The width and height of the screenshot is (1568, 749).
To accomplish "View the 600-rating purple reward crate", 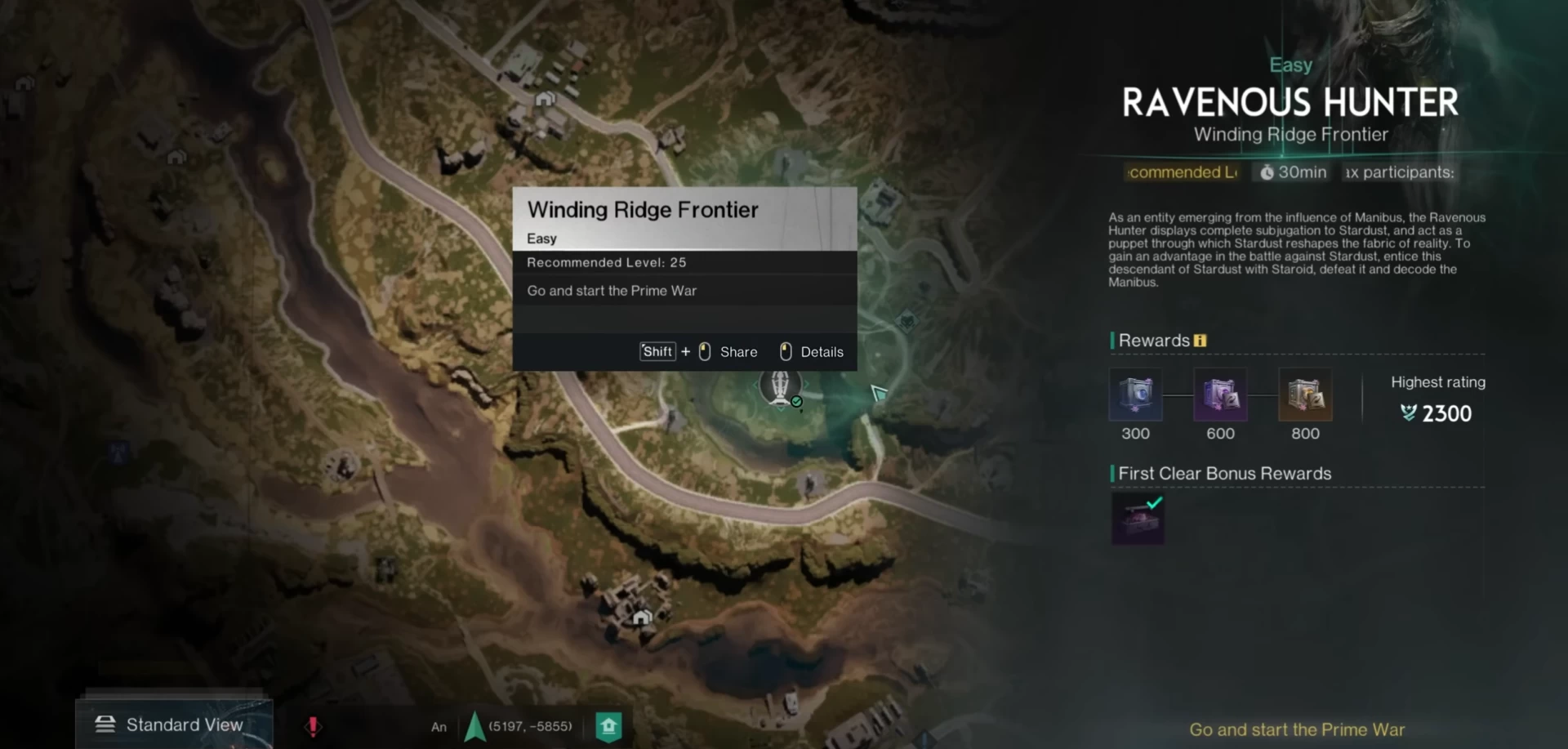I will [1220, 395].
